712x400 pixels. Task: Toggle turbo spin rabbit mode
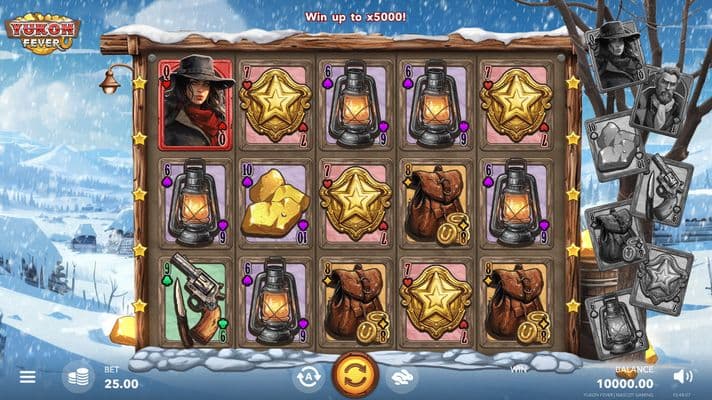click(x=402, y=377)
